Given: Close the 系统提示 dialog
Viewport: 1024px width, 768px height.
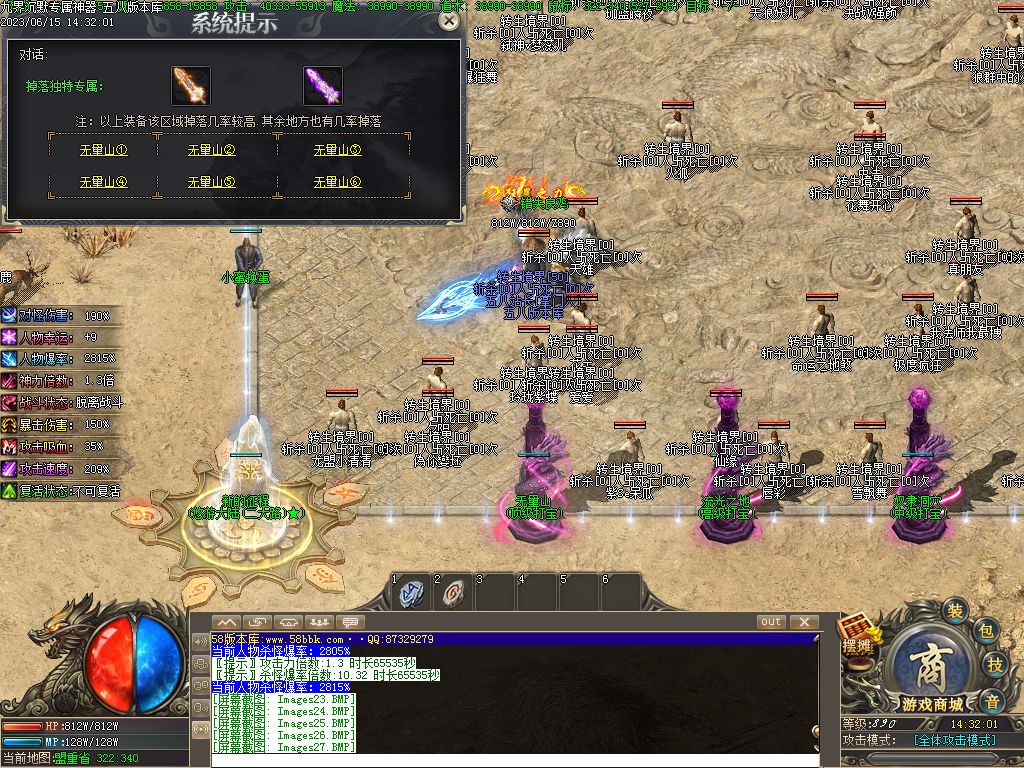Looking at the screenshot, I should pyautogui.click(x=449, y=21).
